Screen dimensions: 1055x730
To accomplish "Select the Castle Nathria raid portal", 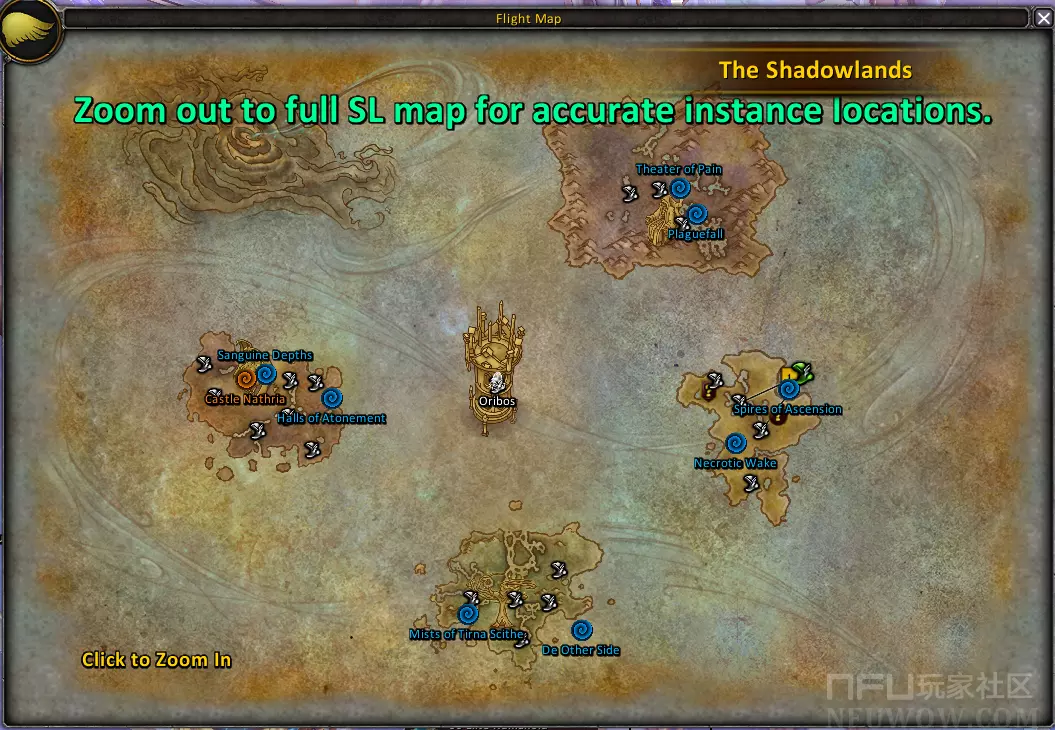I will pos(245,379).
